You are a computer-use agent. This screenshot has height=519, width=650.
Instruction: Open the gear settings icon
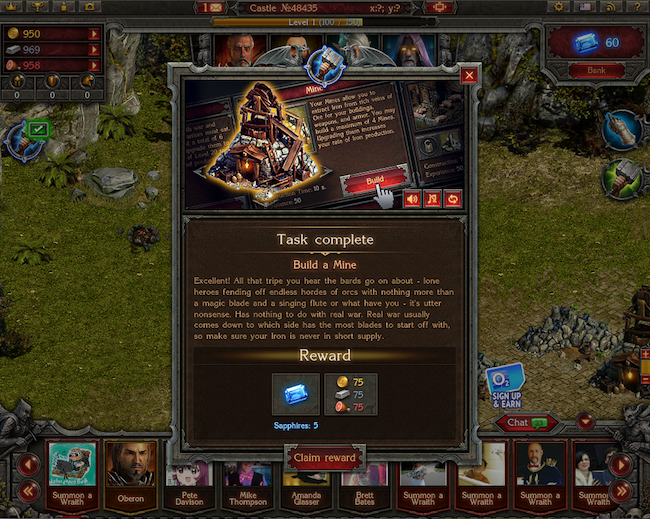(559, 7)
